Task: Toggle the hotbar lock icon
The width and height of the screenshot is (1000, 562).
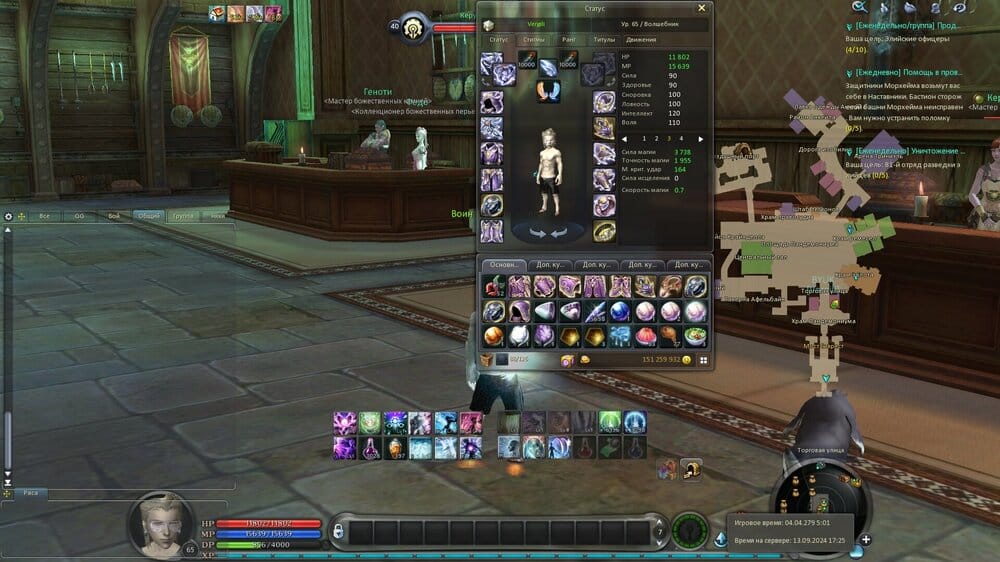Action: point(338,529)
